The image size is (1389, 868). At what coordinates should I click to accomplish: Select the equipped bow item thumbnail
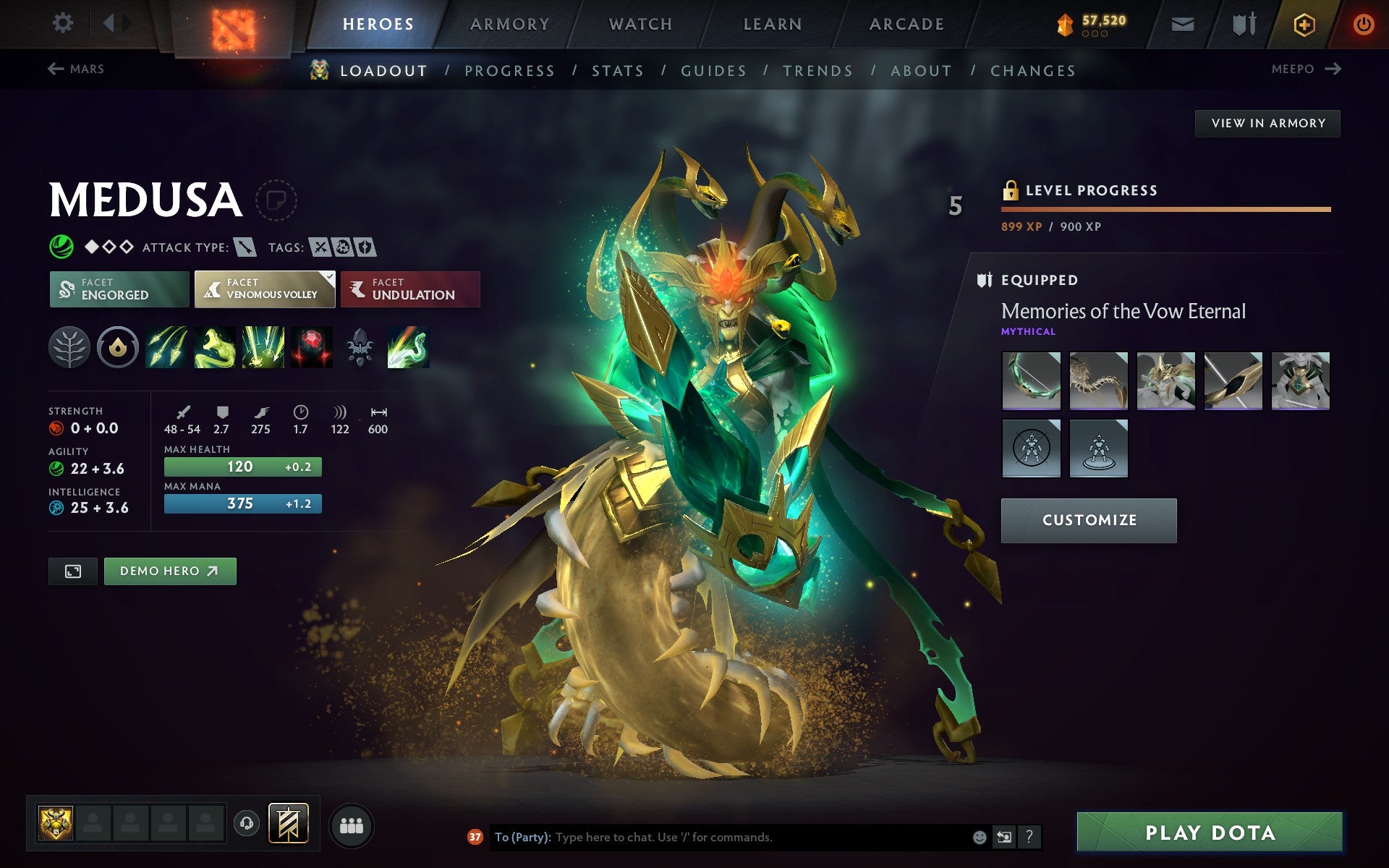[1031, 381]
